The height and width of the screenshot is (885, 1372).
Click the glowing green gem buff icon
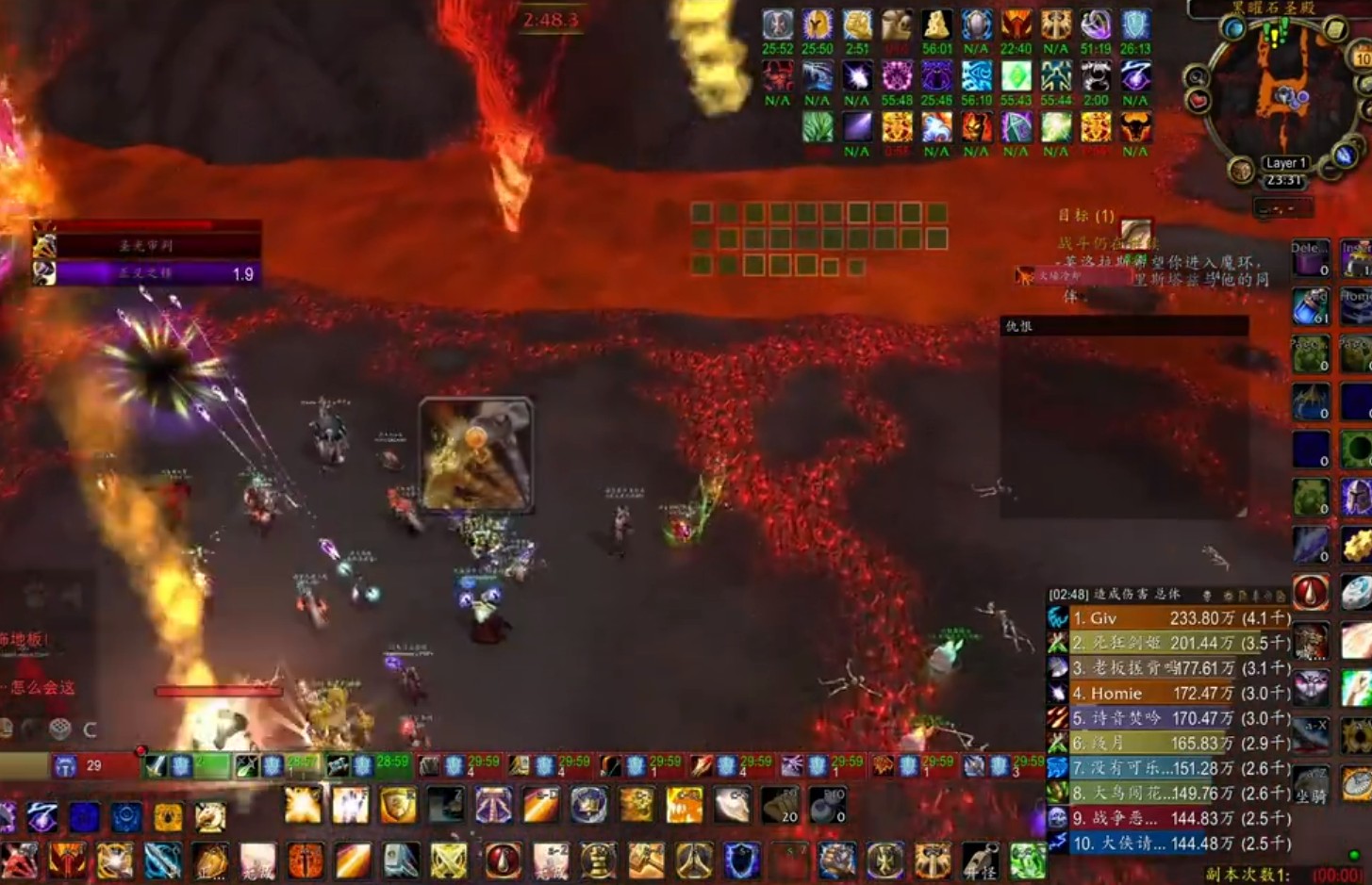point(1016,76)
